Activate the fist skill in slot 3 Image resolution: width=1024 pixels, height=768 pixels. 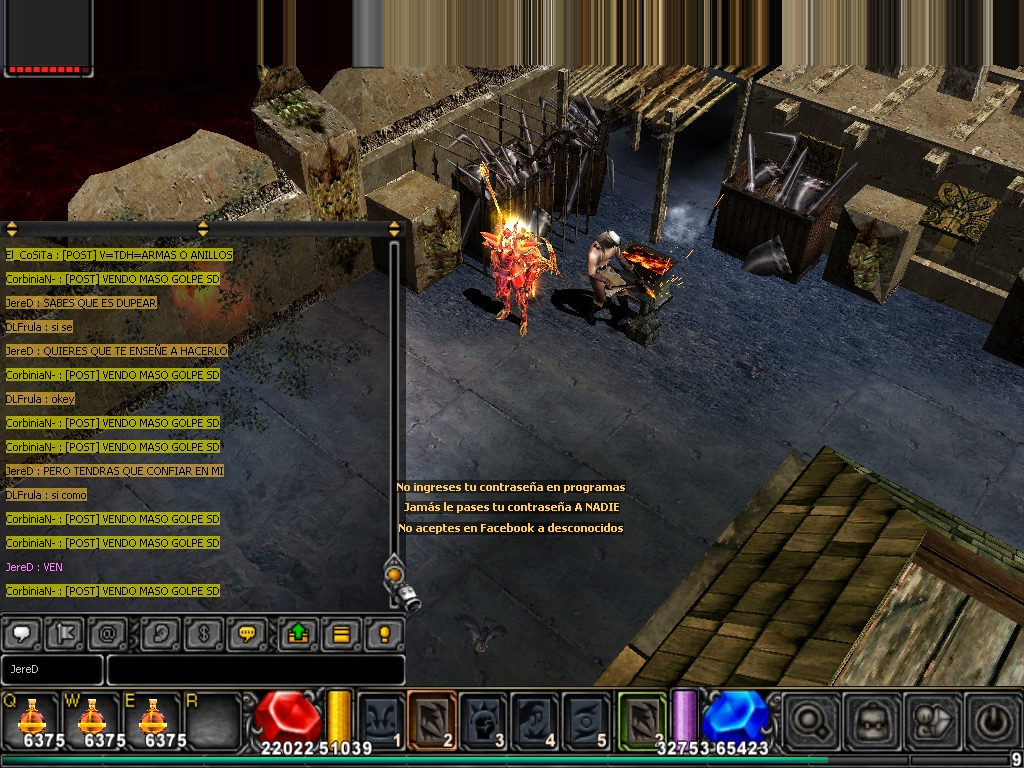483,719
